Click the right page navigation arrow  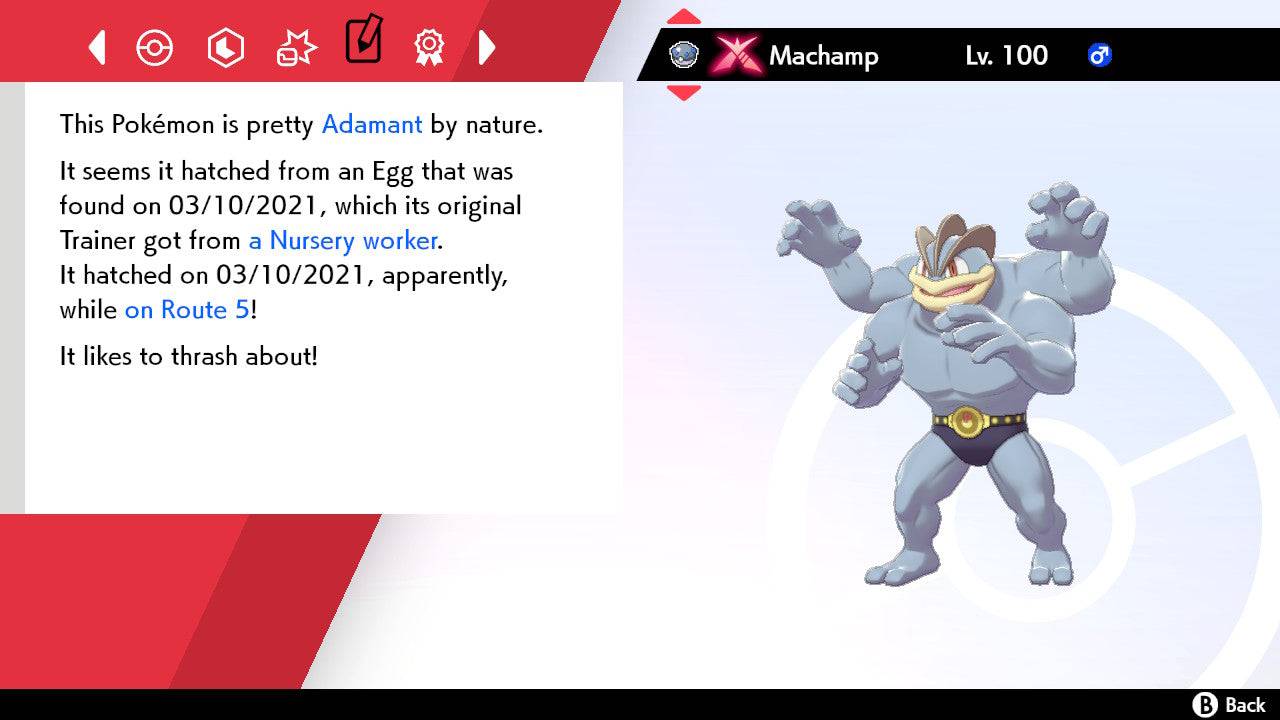487,47
